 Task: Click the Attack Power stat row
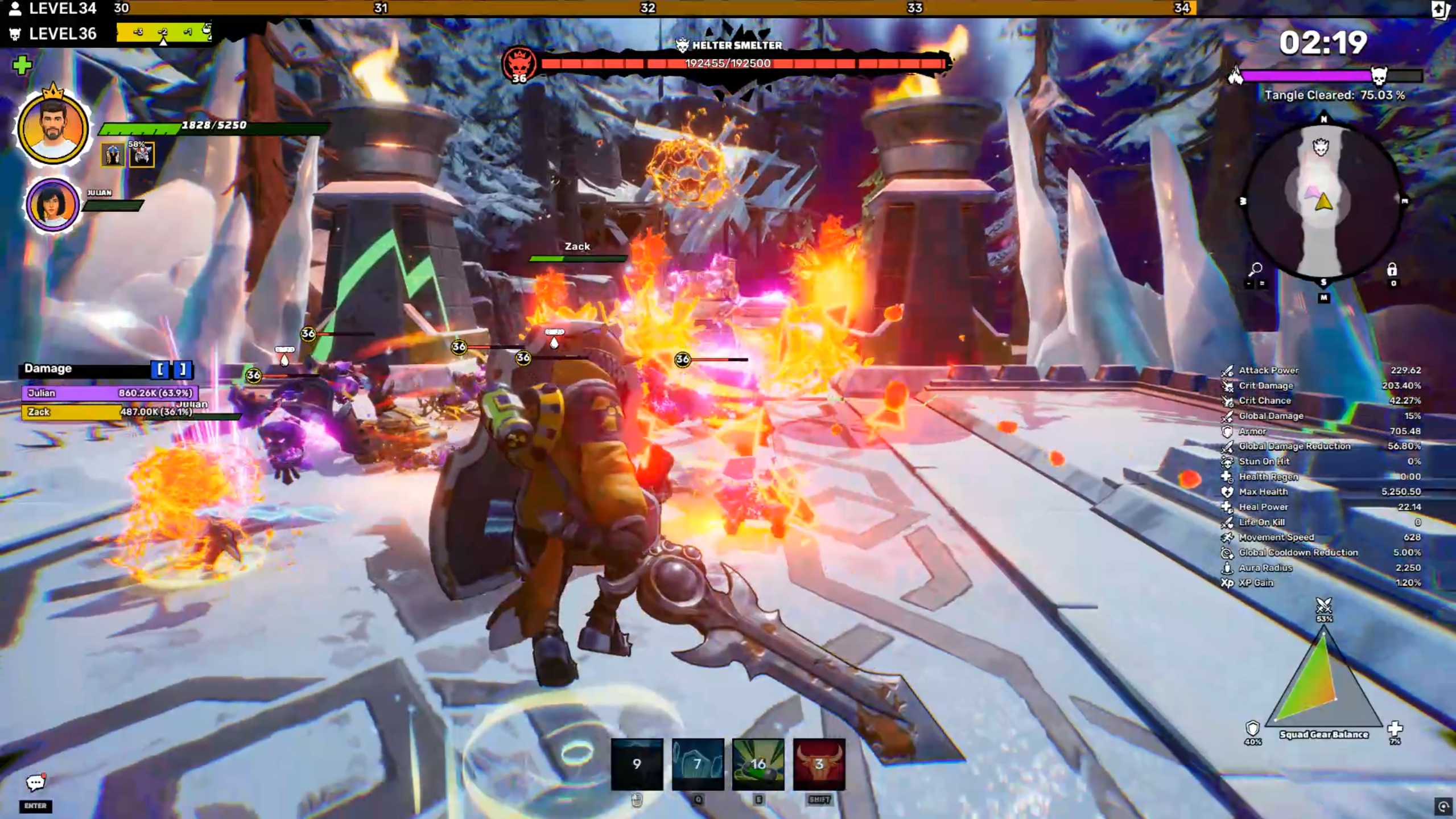click(x=1321, y=370)
